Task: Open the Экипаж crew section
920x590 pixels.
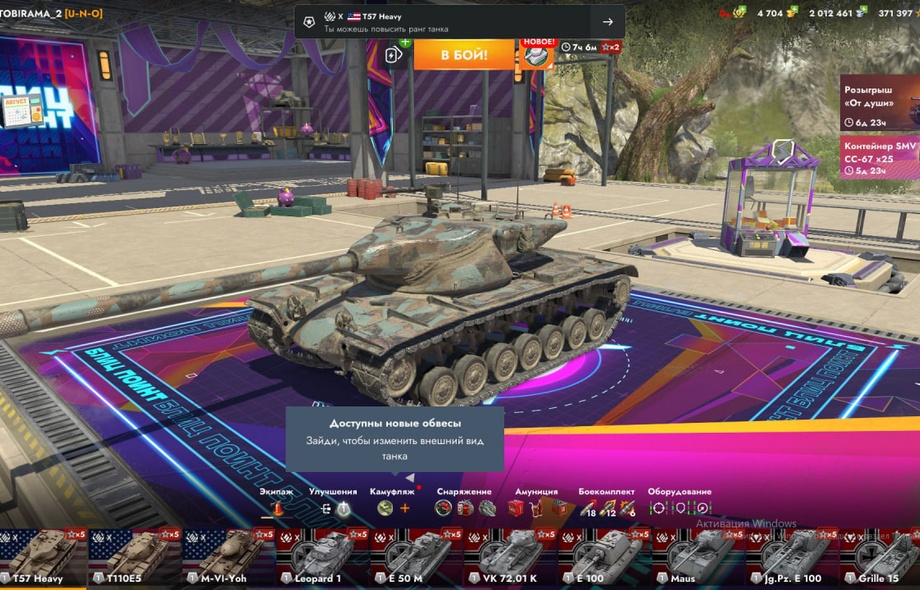Action: (x=277, y=508)
